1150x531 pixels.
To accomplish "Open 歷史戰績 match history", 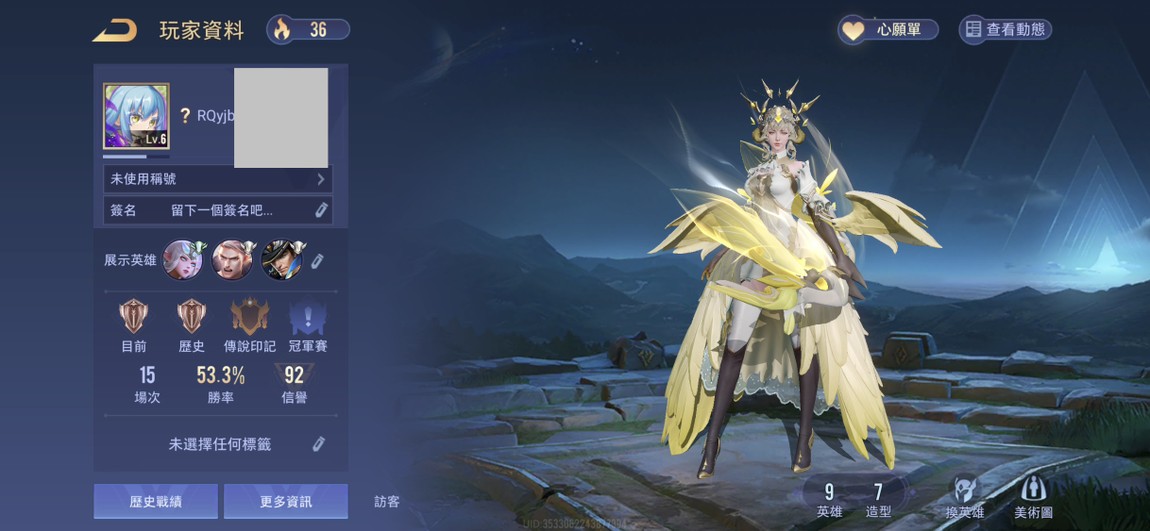I will coord(156,501).
